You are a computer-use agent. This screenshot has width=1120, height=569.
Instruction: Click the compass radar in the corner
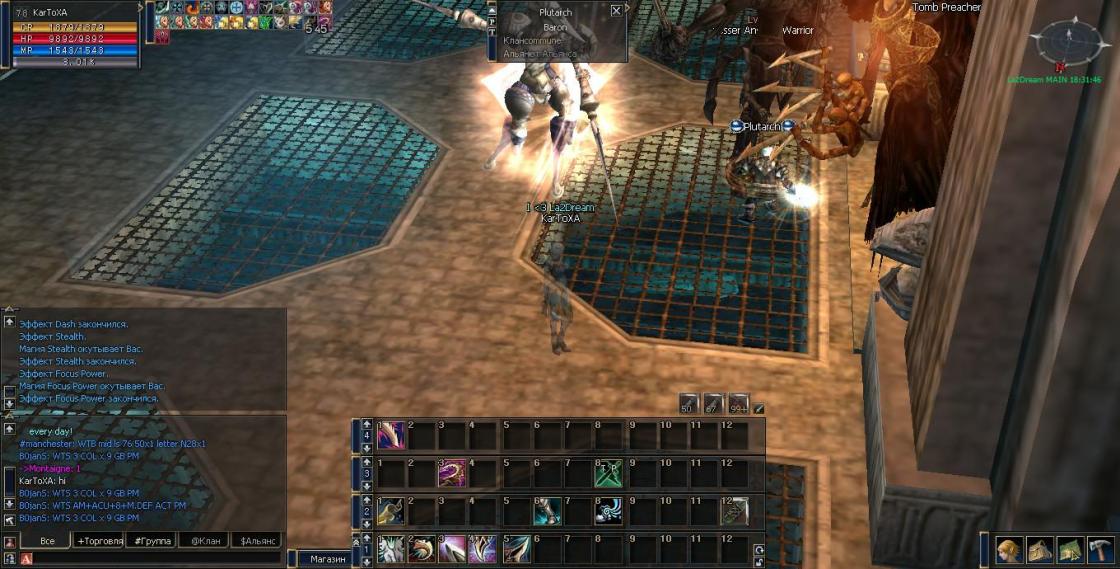[1066, 42]
